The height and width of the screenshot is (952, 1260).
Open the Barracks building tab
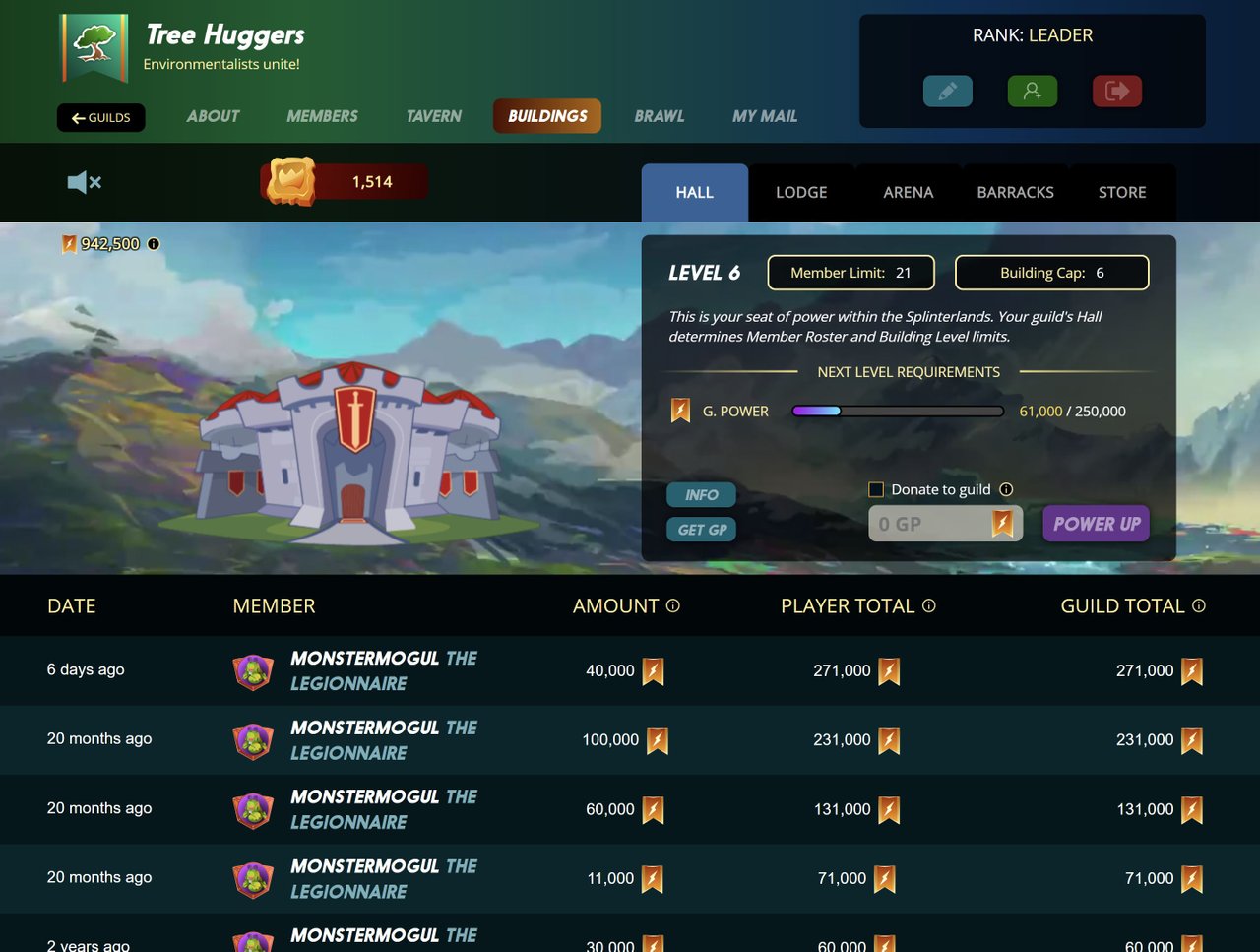[1015, 193]
